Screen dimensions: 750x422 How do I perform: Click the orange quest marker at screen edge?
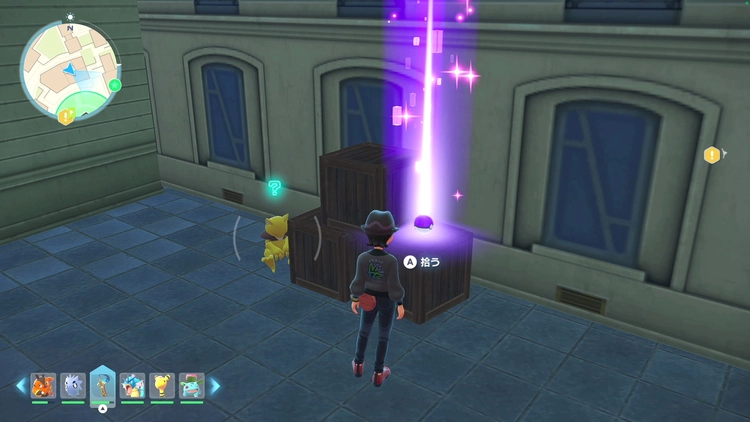(711, 155)
